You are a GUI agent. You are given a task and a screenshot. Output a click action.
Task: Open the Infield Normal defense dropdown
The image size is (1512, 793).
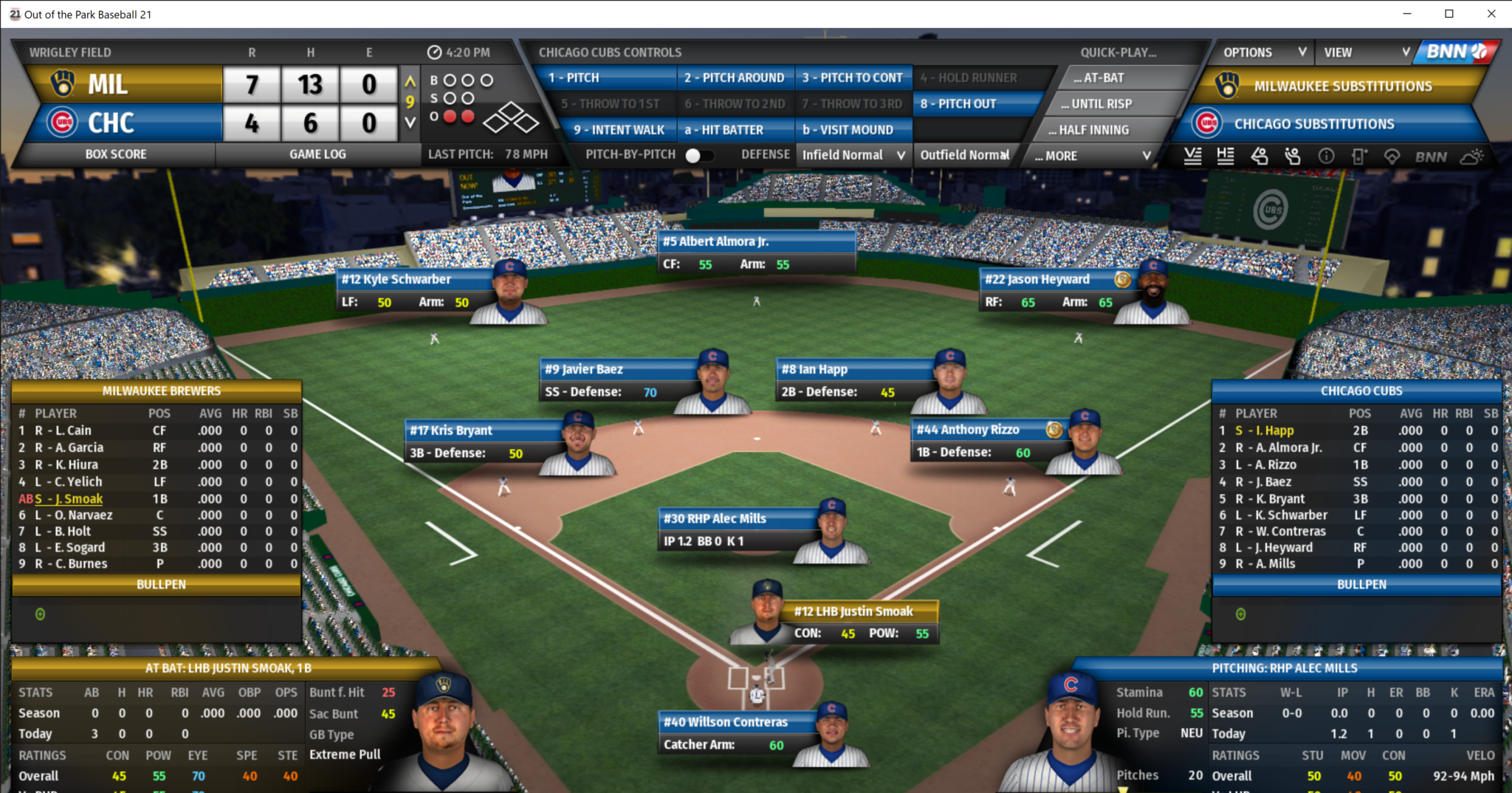853,155
